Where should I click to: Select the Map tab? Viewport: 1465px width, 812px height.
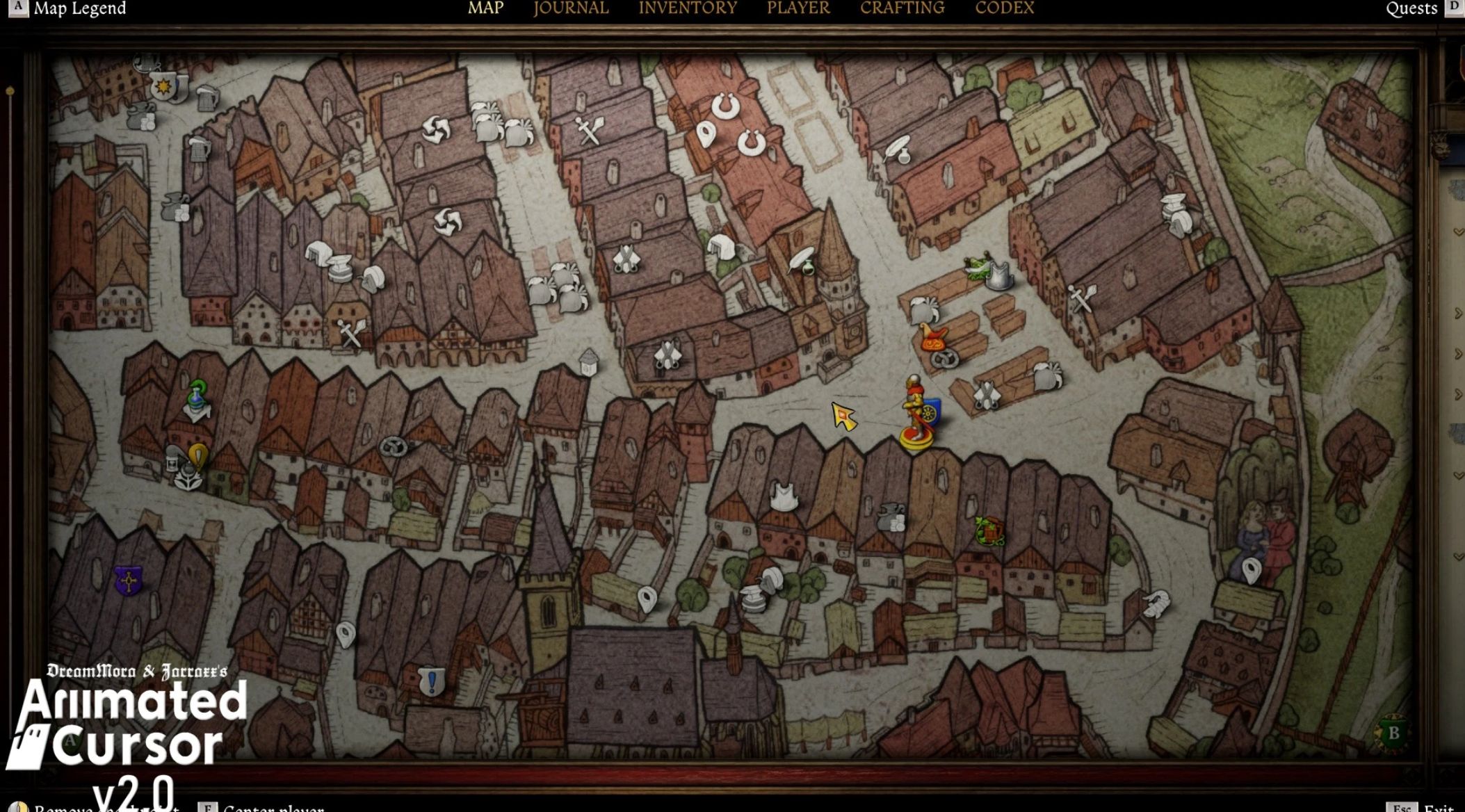point(485,8)
